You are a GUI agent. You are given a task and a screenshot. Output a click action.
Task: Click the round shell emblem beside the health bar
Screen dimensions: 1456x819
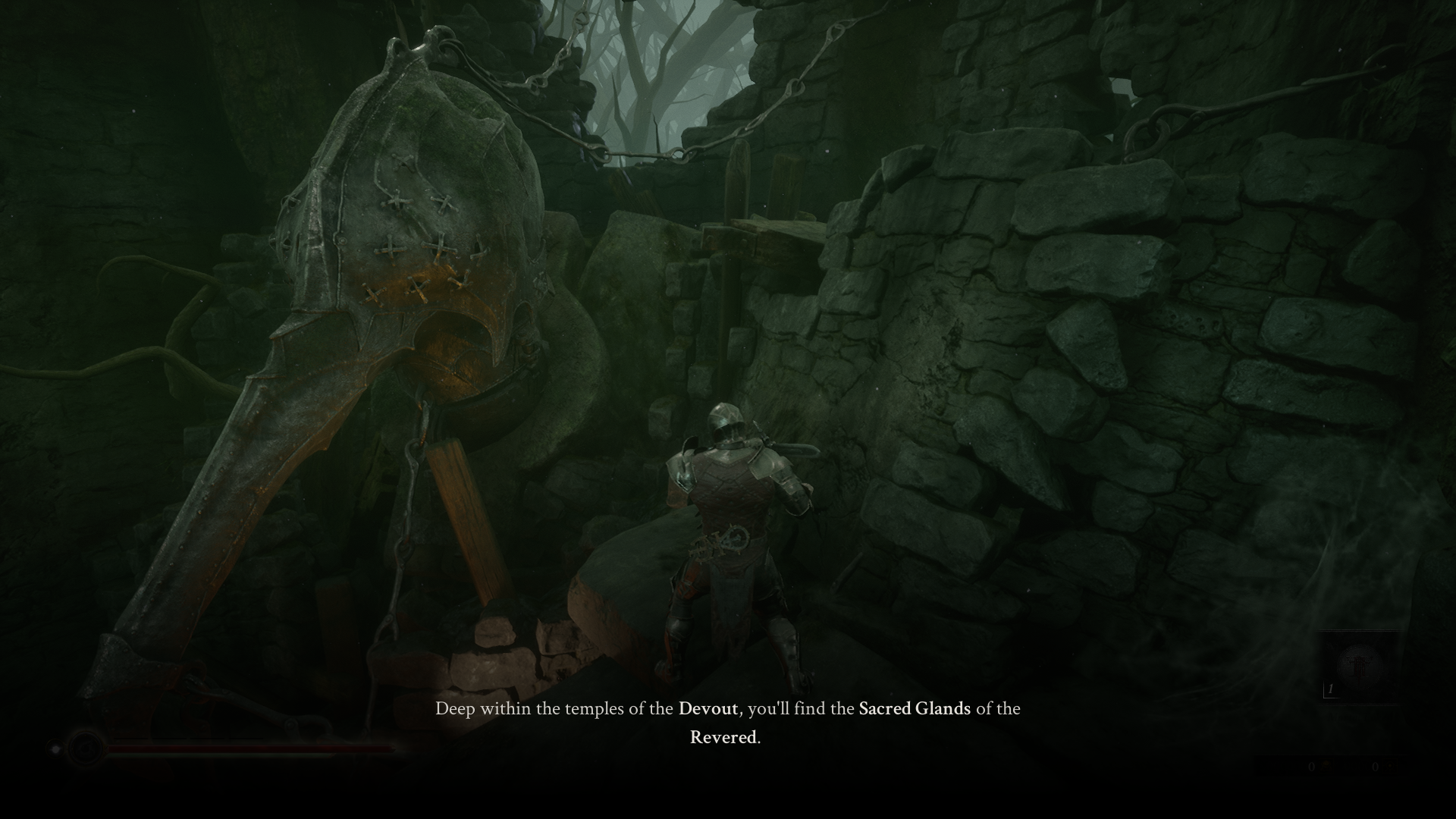(84, 748)
